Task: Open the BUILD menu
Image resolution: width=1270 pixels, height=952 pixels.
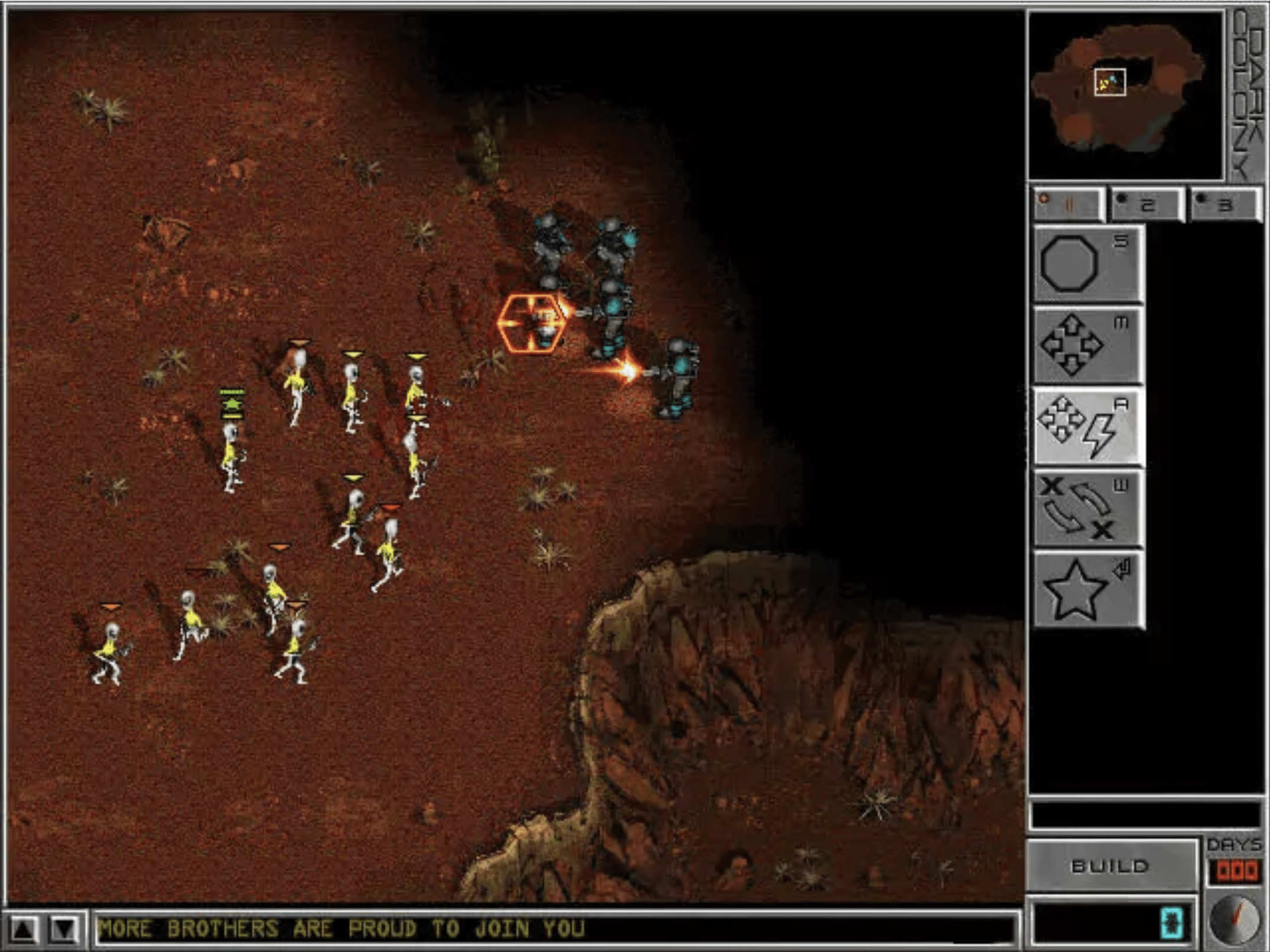Action: point(1111,866)
